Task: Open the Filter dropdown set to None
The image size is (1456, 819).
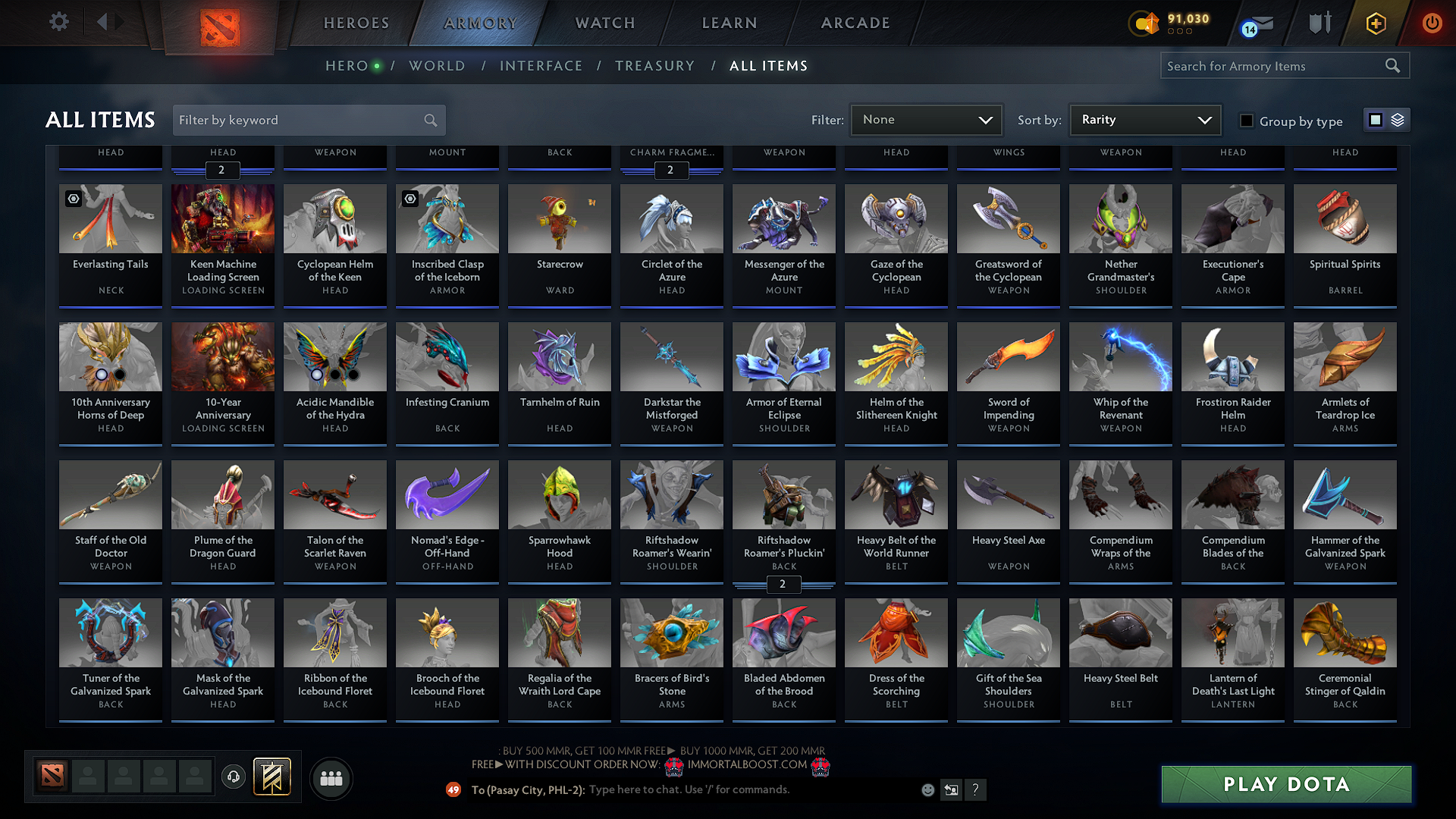Action: pyautogui.click(x=926, y=120)
